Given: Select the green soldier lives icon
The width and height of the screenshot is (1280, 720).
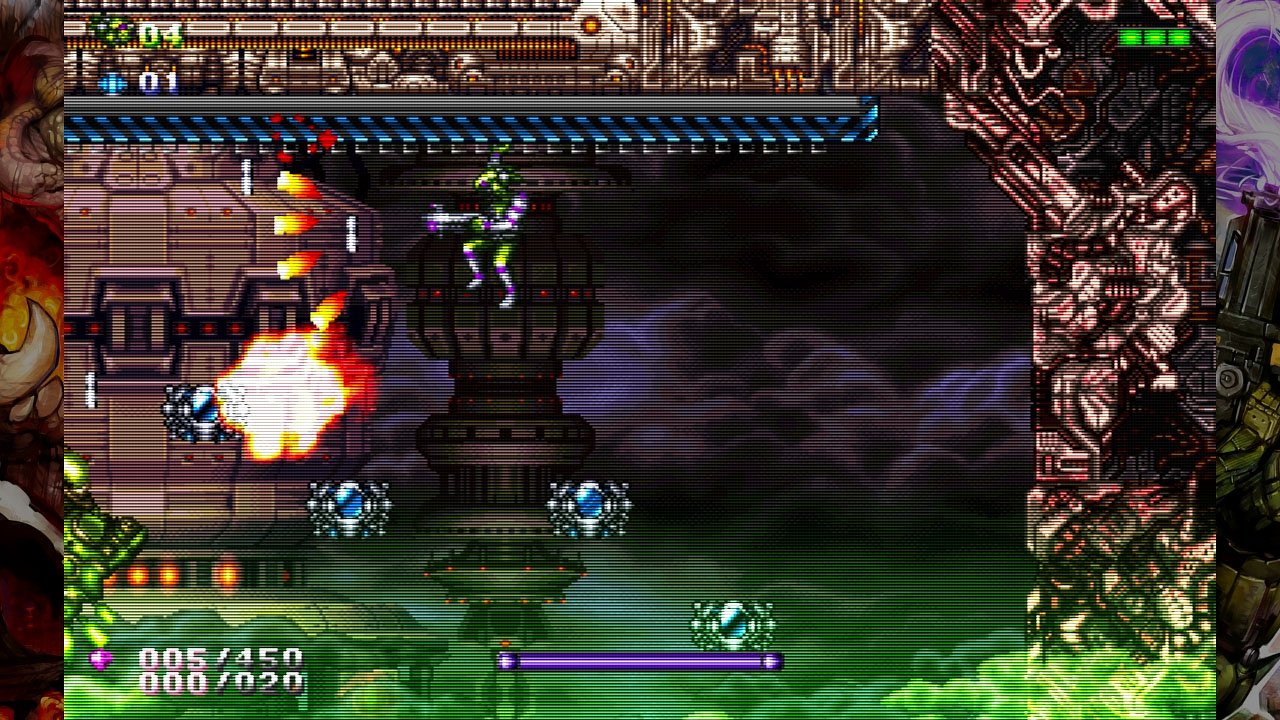Looking at the screenshot, I should [108, 30].
